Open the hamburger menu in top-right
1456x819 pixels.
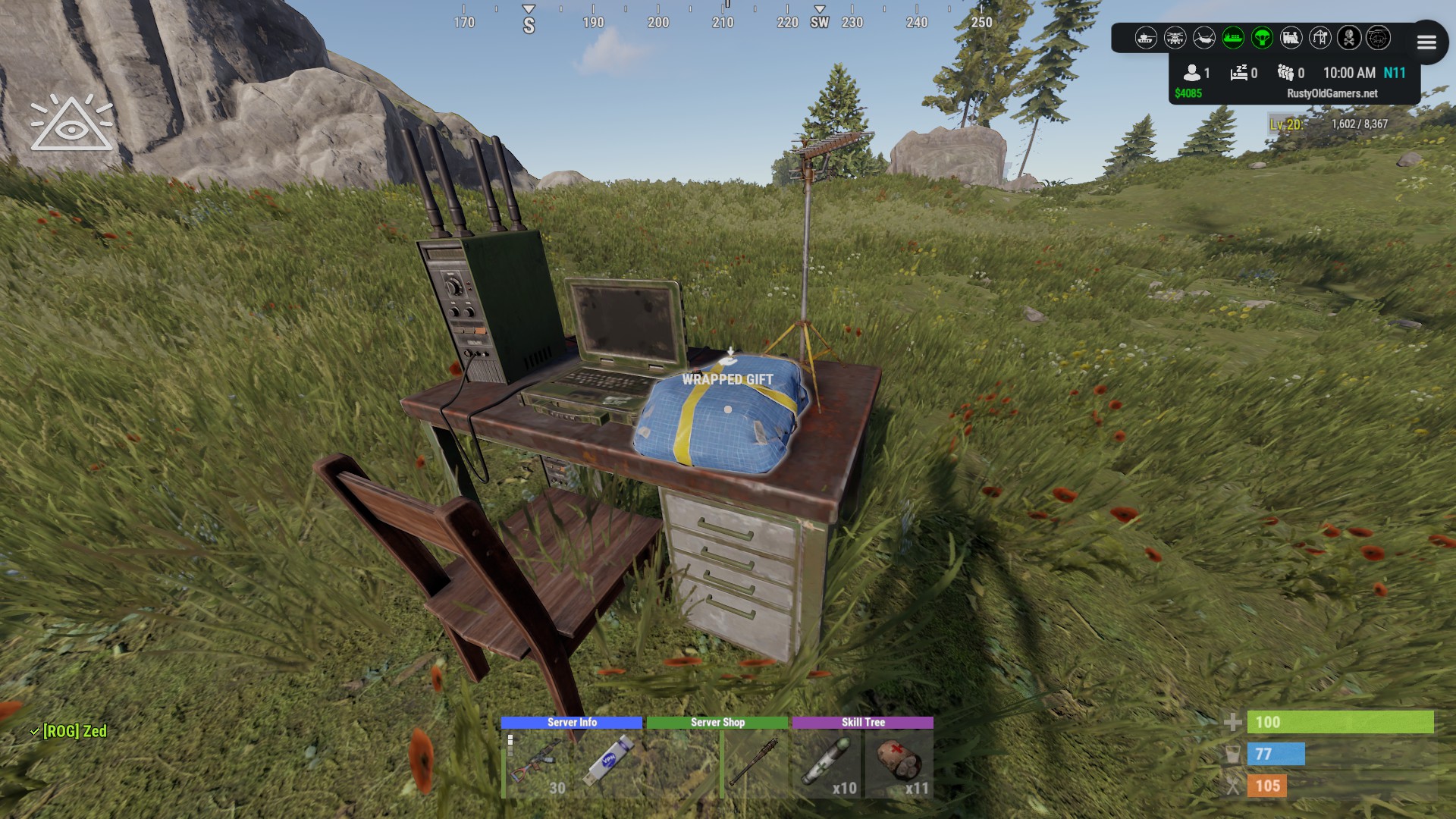click(1426, 42)
